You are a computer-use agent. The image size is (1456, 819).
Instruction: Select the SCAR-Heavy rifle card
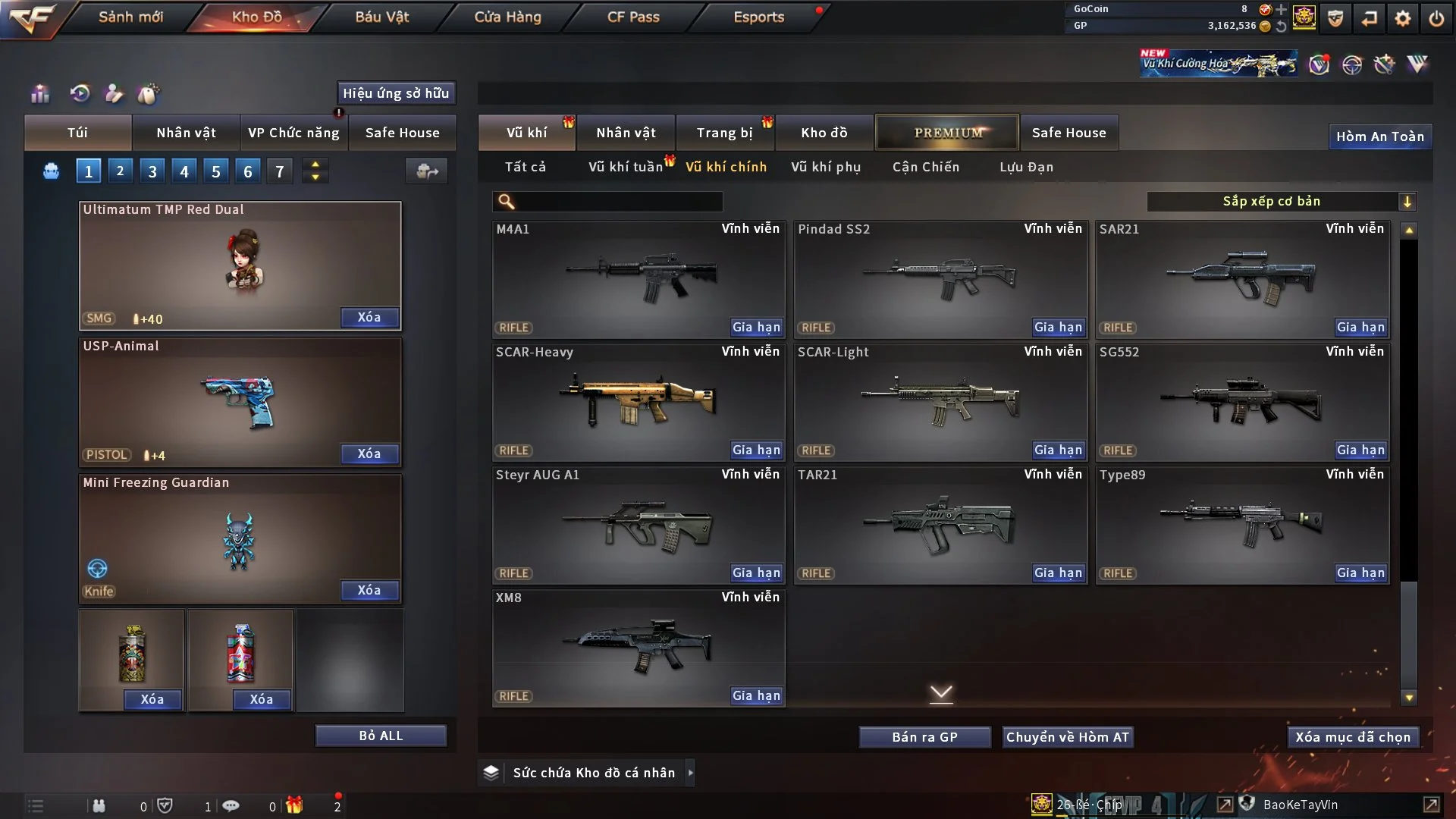coord(638,400)
